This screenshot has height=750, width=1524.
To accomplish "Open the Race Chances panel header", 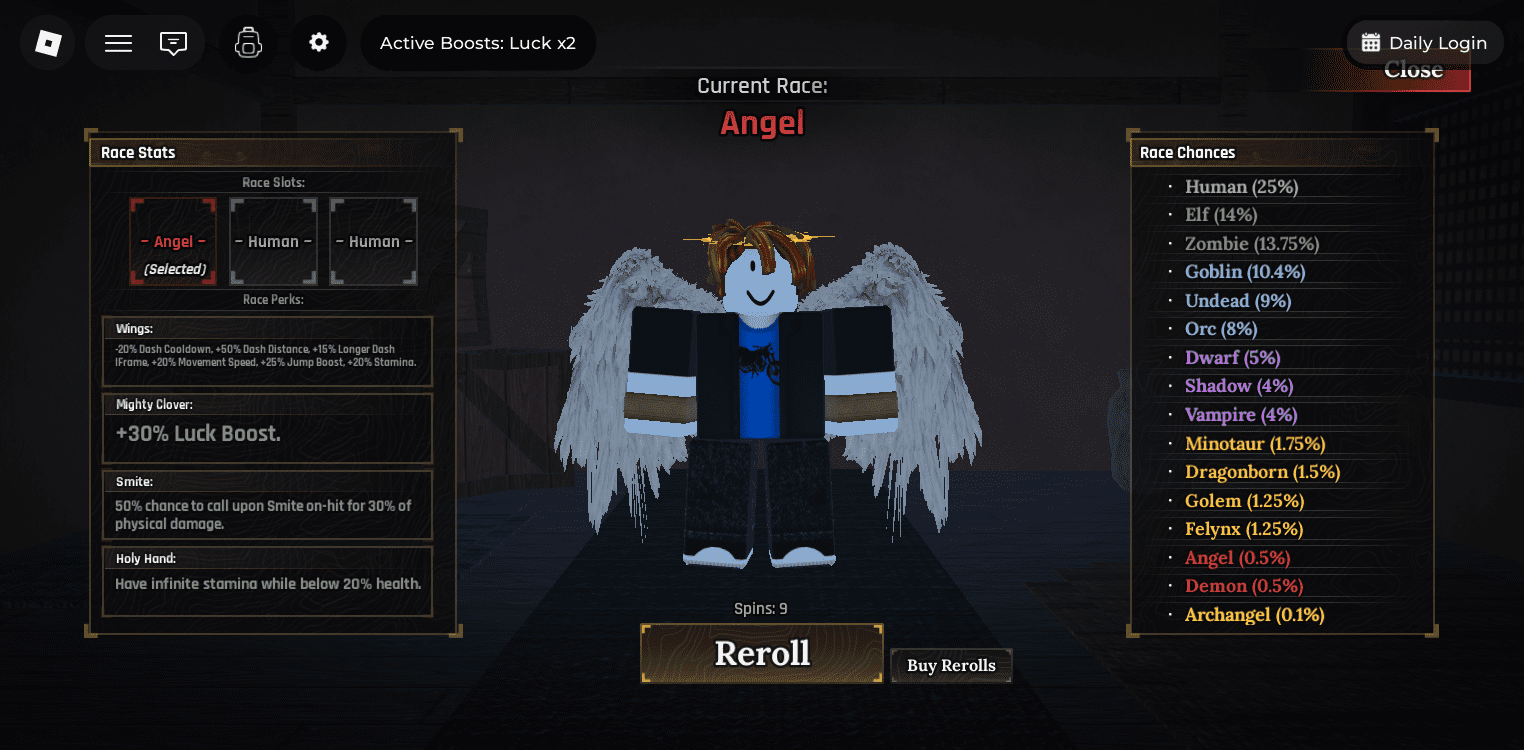I will point(1188,152).
